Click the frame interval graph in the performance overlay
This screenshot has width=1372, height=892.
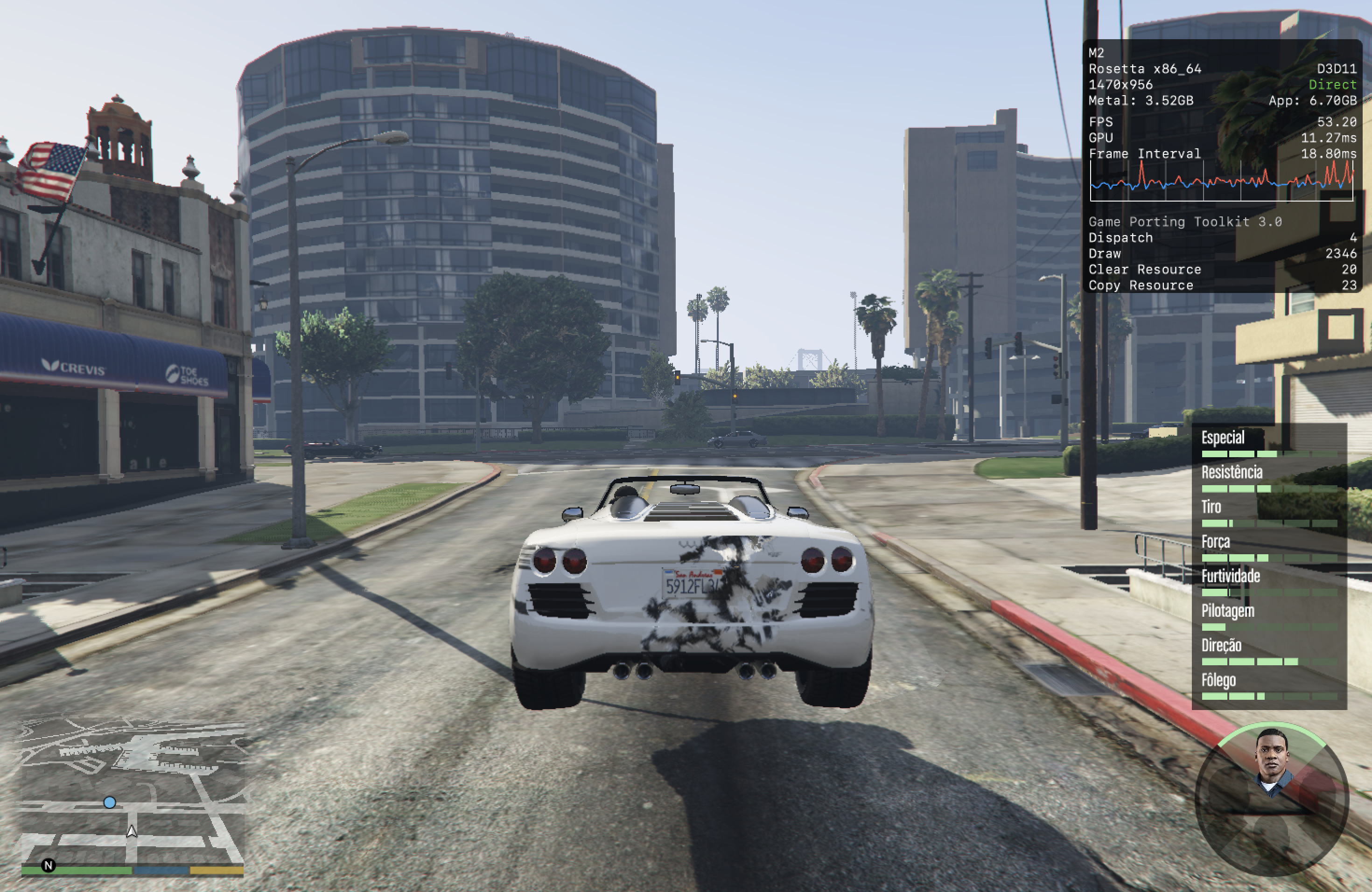click(x=1221, y=181)
